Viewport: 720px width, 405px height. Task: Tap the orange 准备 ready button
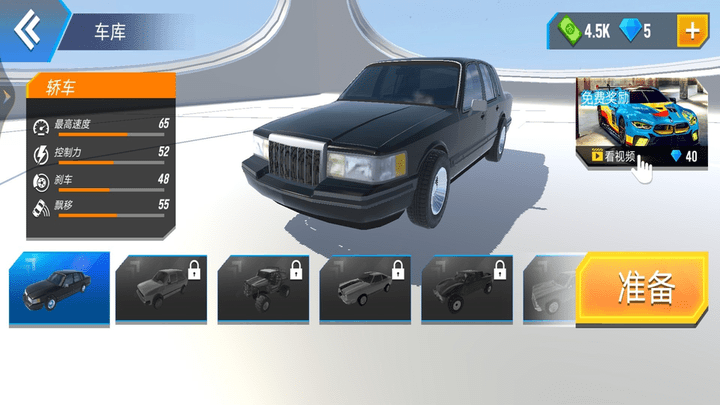[x=647, y=288]
